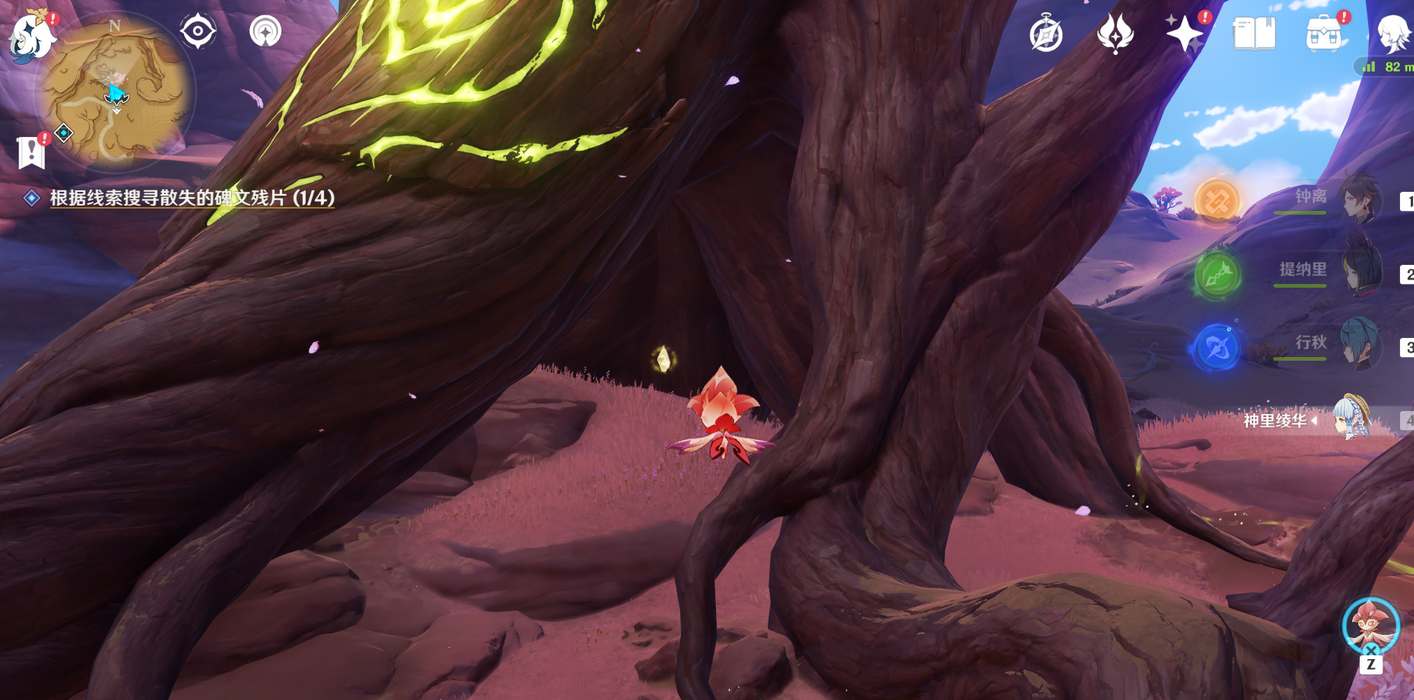
Task: Open the open-book handbook icon
Action: point(1254,34)
